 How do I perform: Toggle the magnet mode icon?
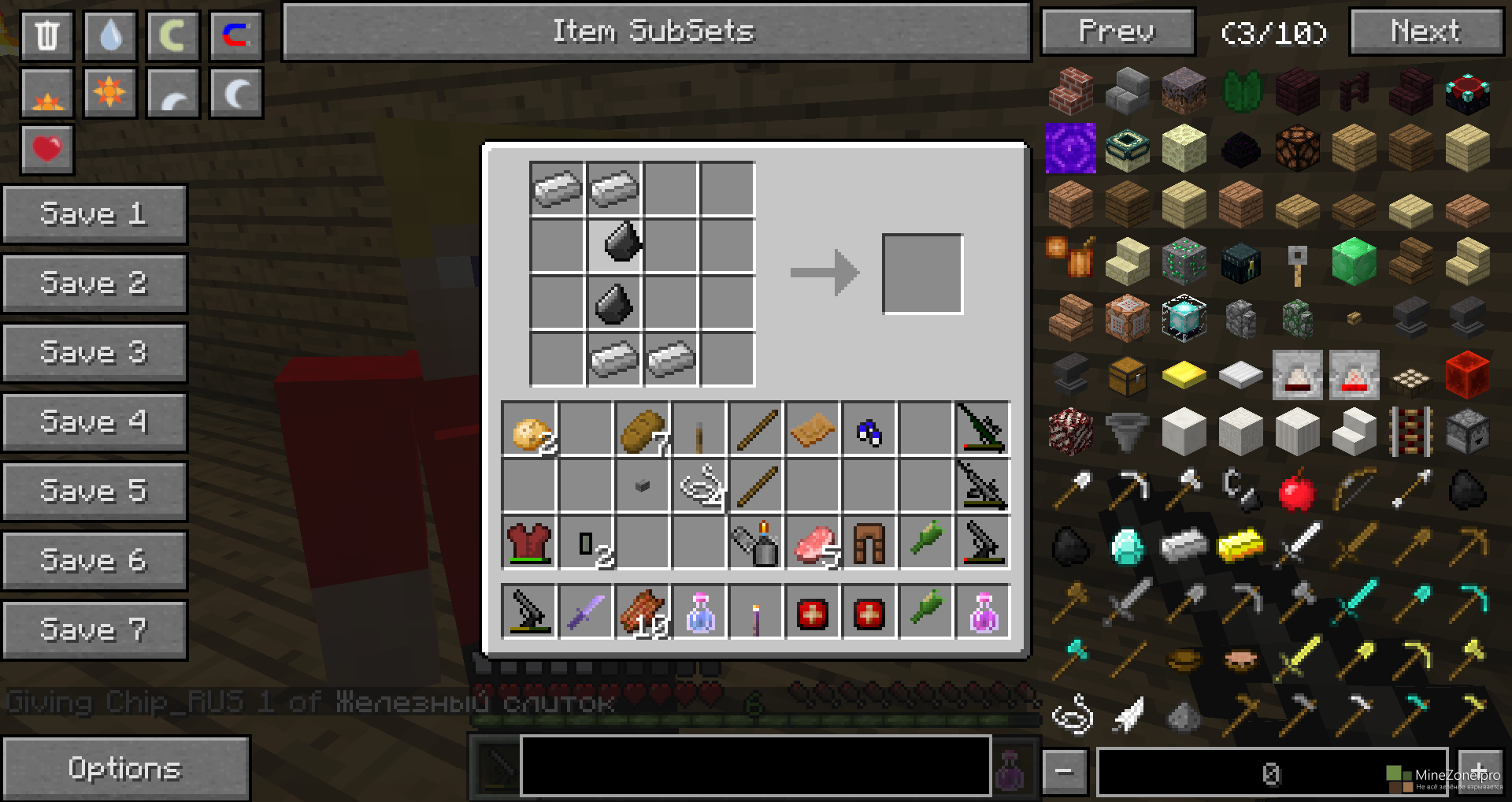(x=235, y=35)
